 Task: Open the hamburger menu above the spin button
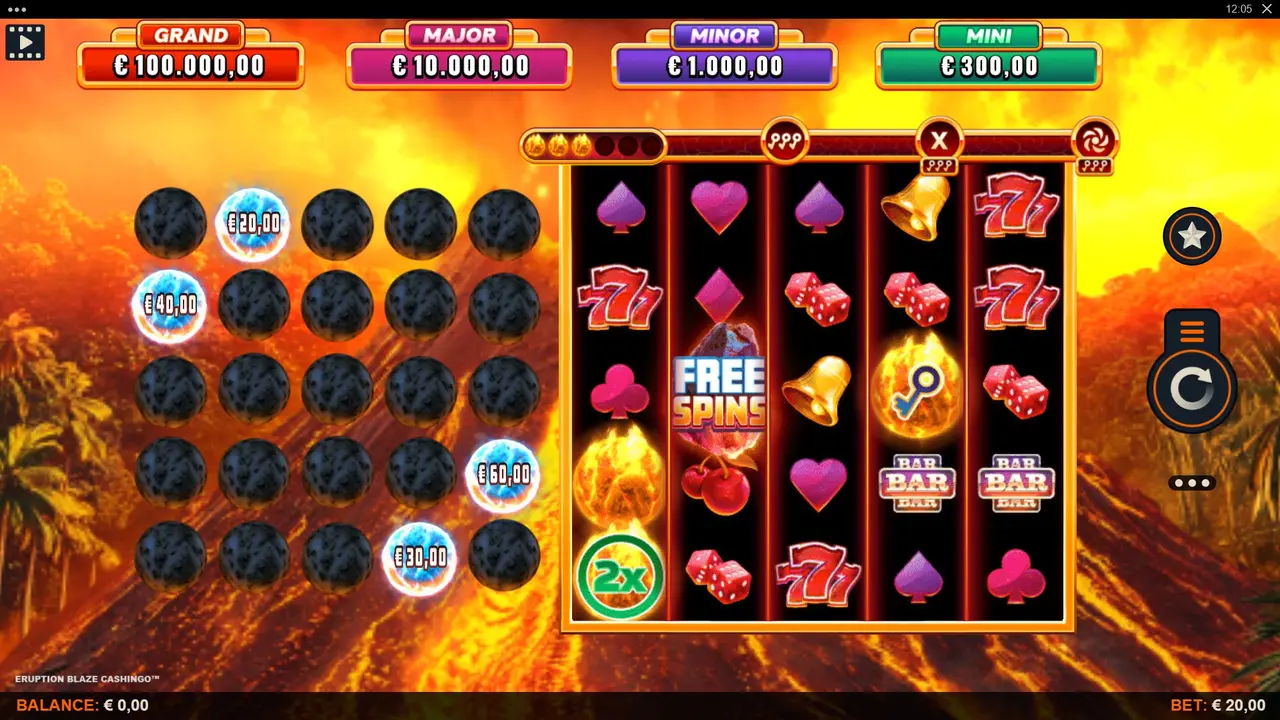1191,333
